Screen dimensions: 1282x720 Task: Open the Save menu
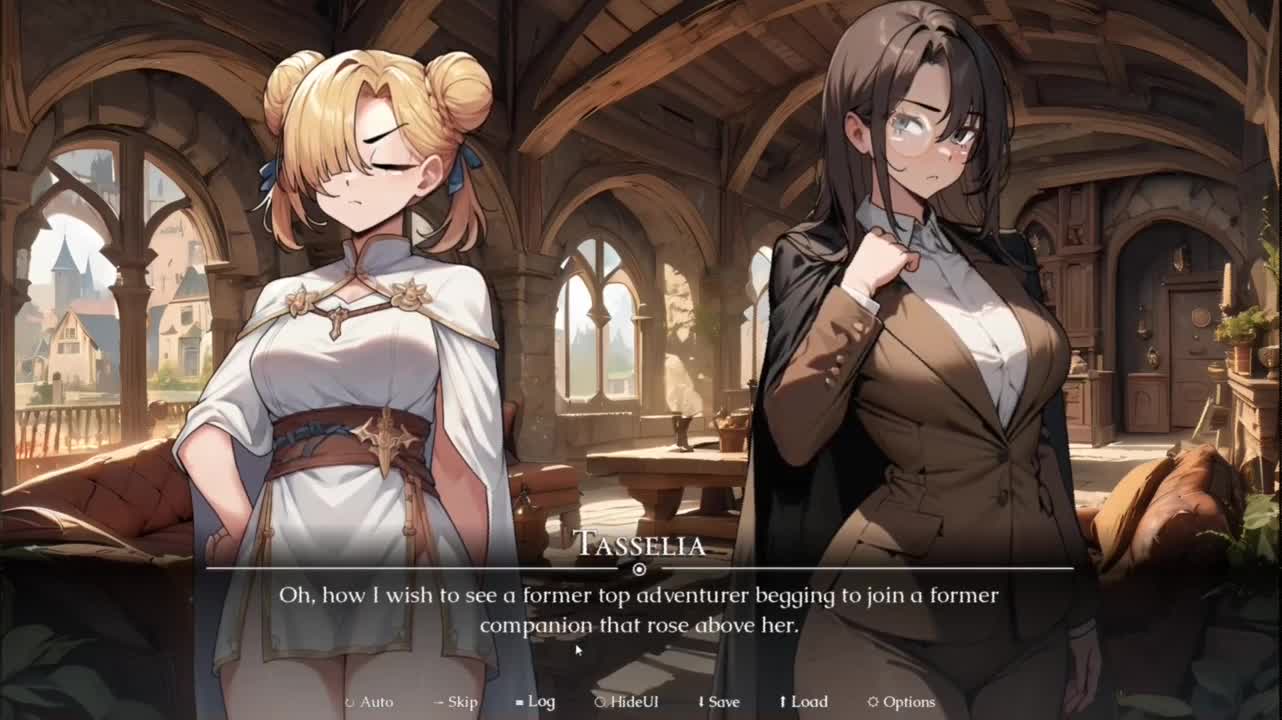719,702
